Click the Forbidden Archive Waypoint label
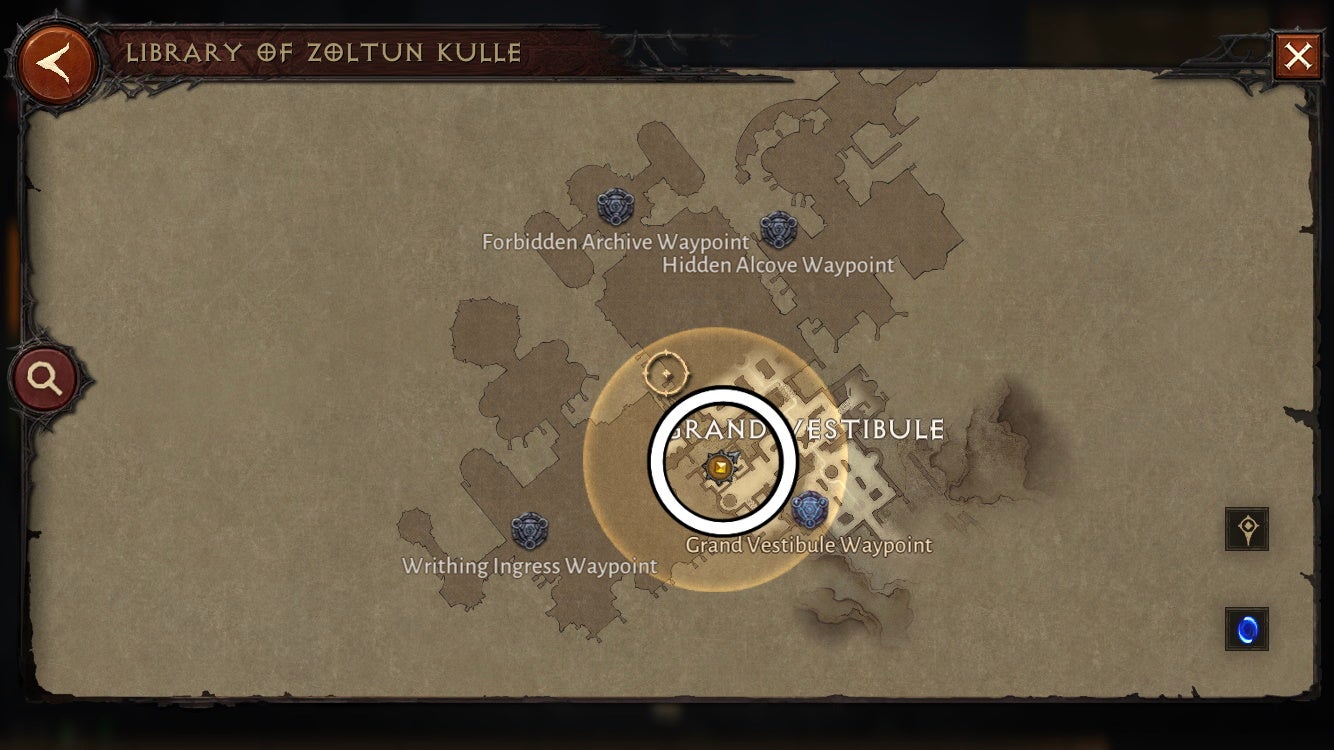Screen dimensions: 1334x750 [614, 242]
